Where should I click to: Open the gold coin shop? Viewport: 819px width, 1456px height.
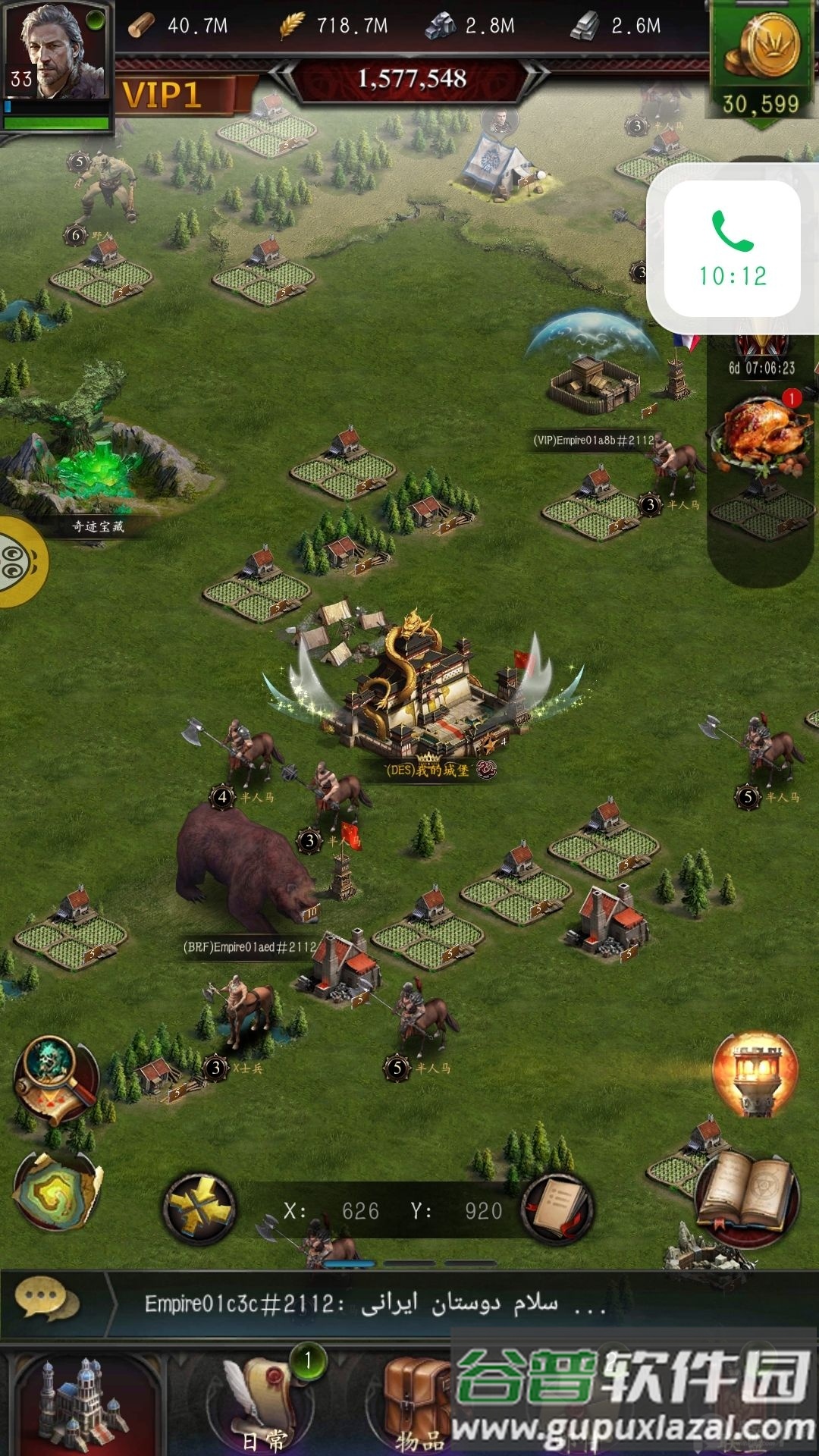761,61
